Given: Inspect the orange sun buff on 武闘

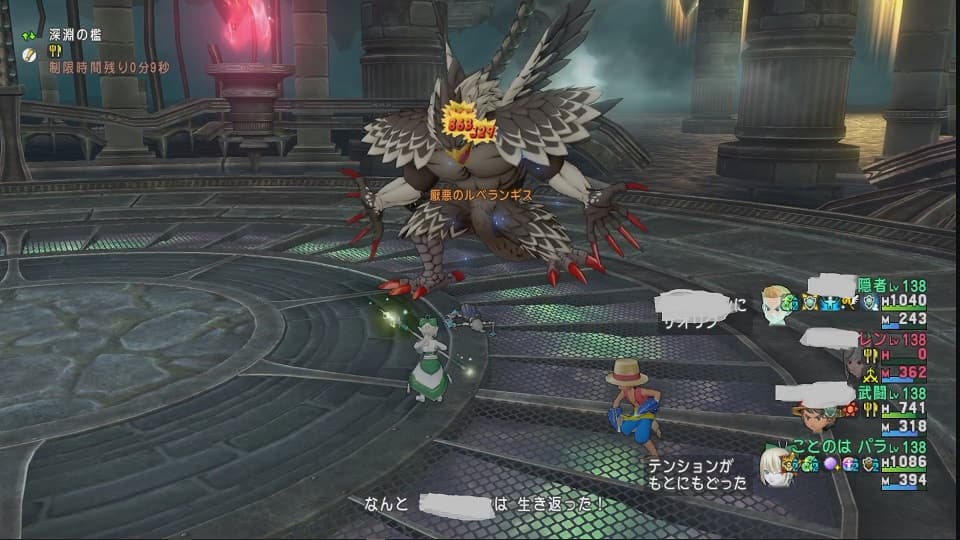Looking at the screenshot, I should tap(850, 410).
